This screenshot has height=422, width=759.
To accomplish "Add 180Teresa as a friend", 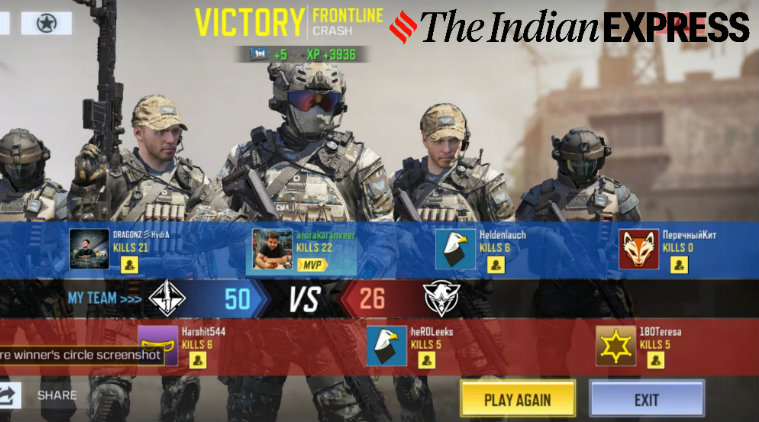I will click(656, 361).
